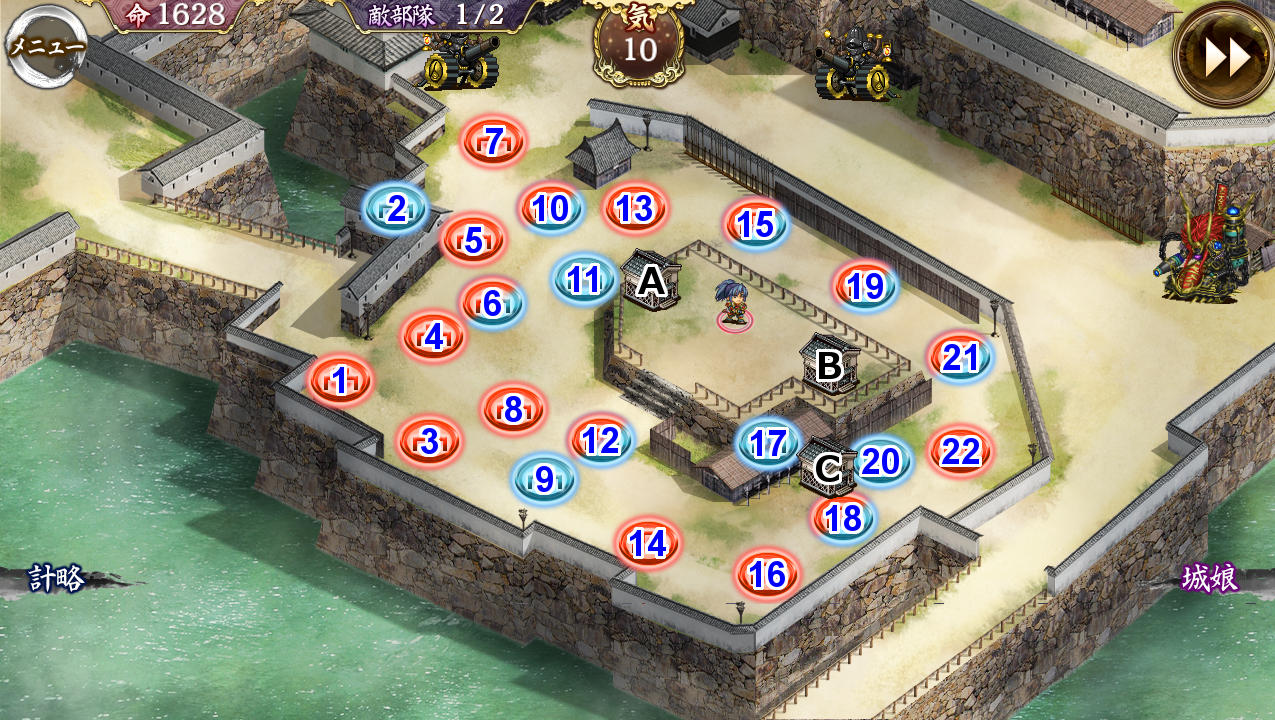
Task: Pick deployment slot number 15
Action: (x=756, y=225)
